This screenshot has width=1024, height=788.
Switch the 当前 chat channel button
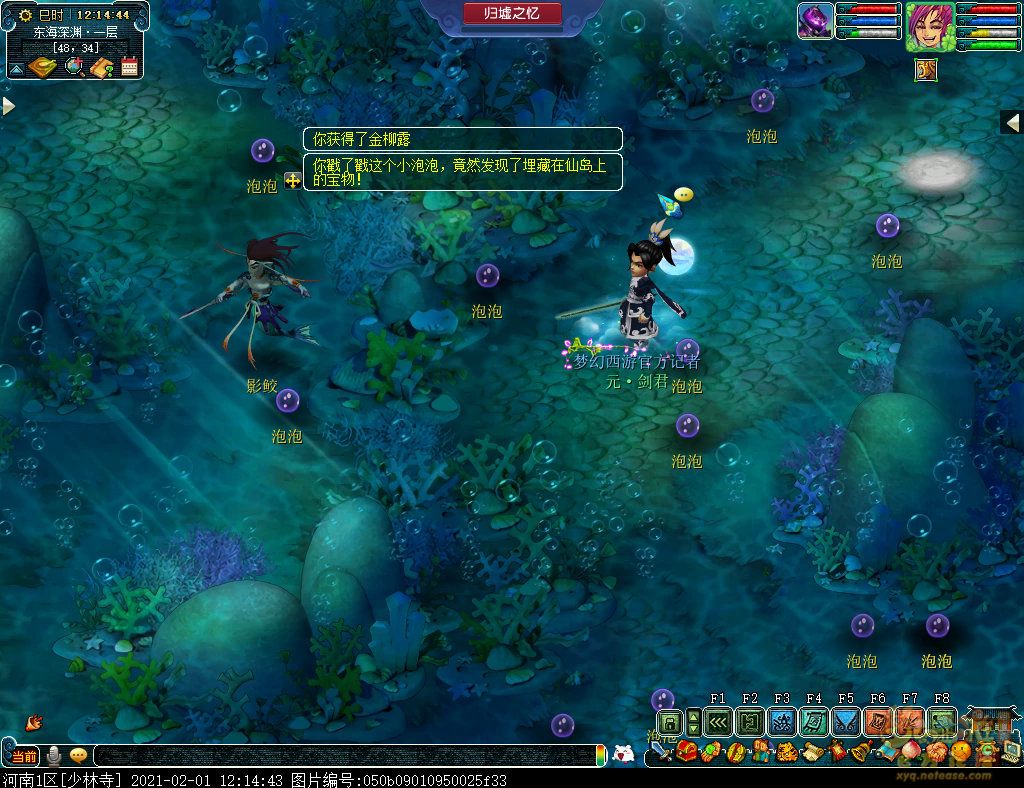point(25,756)
